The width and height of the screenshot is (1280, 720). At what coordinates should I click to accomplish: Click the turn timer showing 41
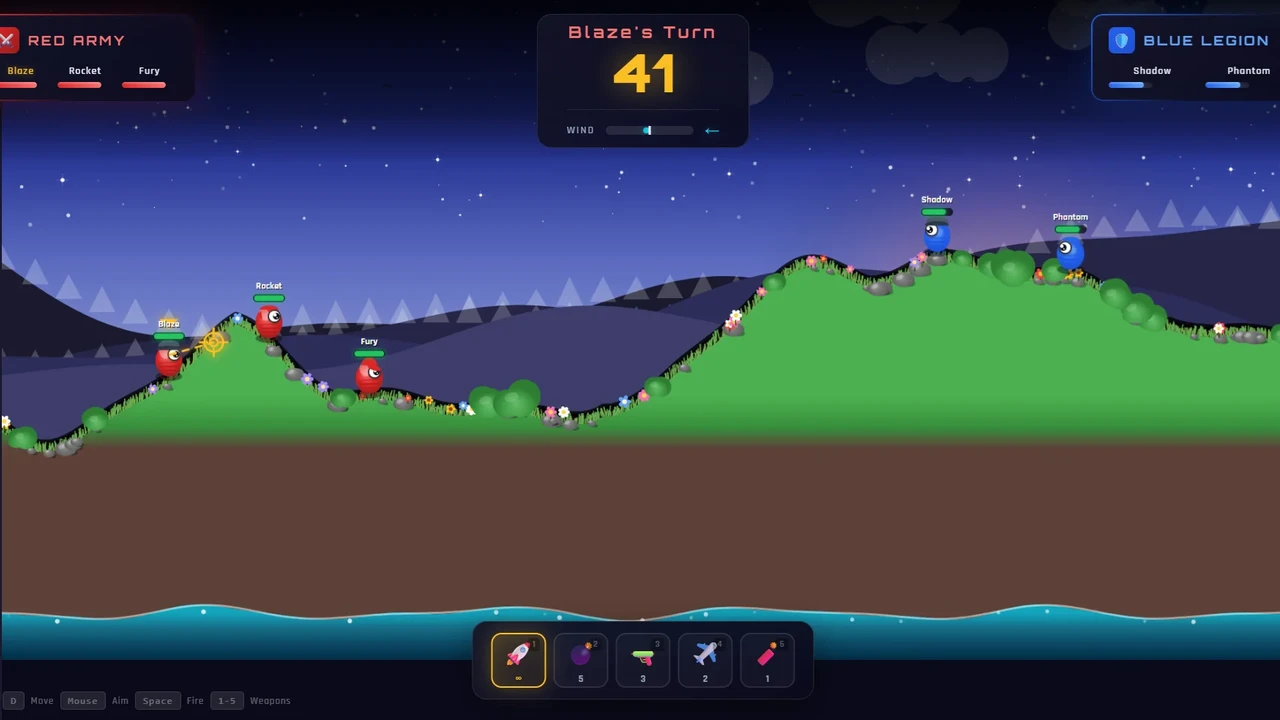tap(642, 73)
